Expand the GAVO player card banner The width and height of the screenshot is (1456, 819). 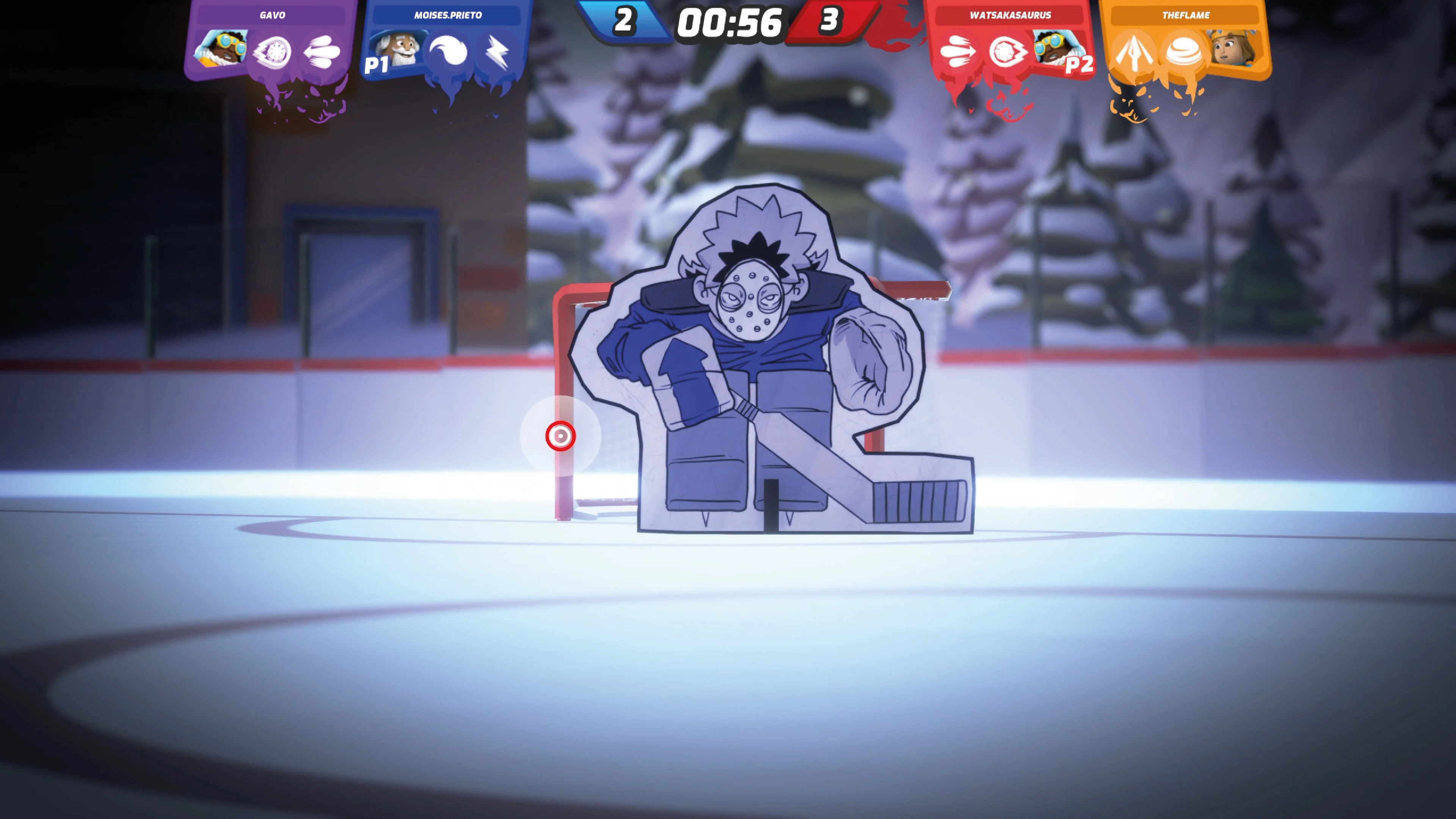tap(273, 15)
